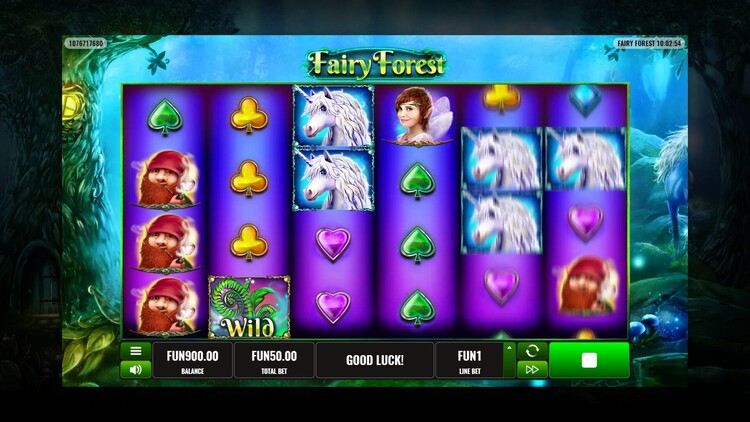Increase line bet with the up arrow

pos(510,350)
